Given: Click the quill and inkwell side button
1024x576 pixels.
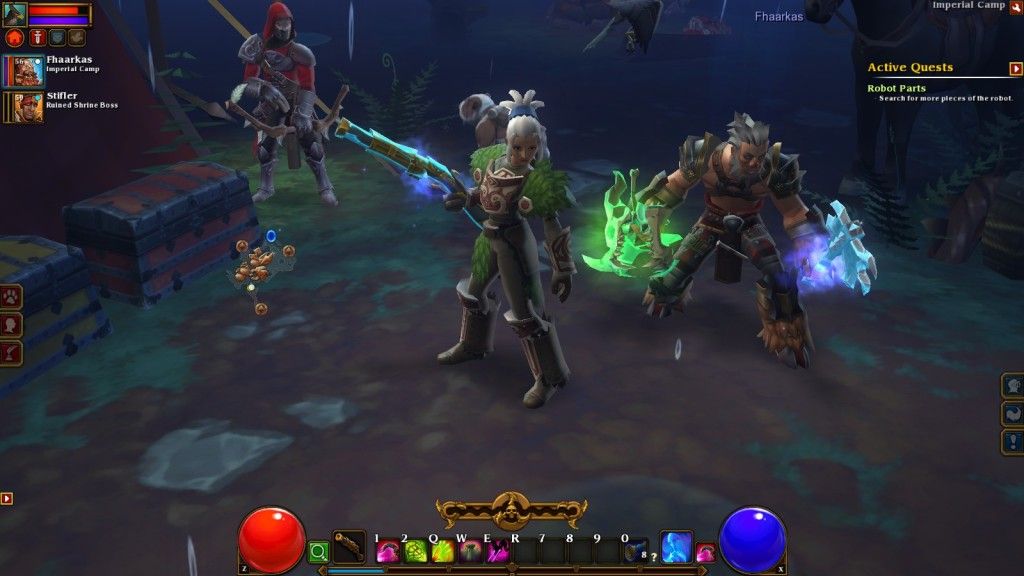Looking at the screenshot, I should point(12,352).
